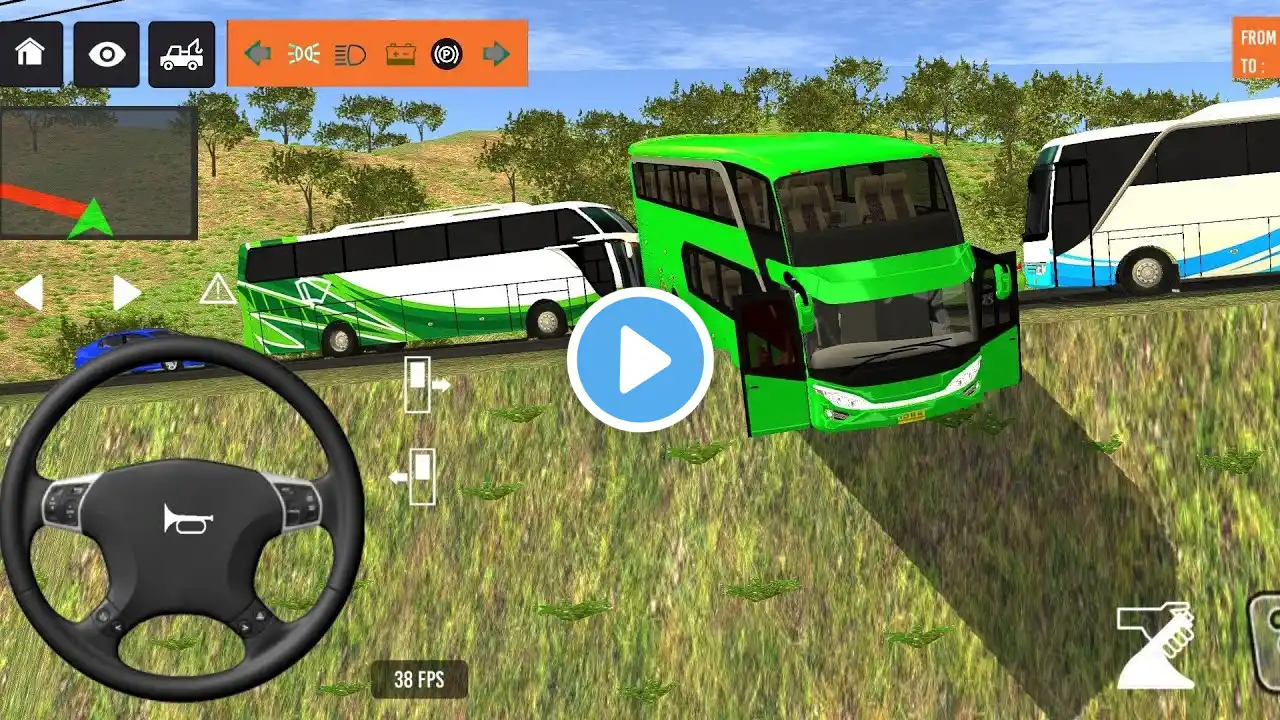Viewport: 1280px width, 720px height.
Task: Toggle the battery ignition icon
Action: pos(400,54)
